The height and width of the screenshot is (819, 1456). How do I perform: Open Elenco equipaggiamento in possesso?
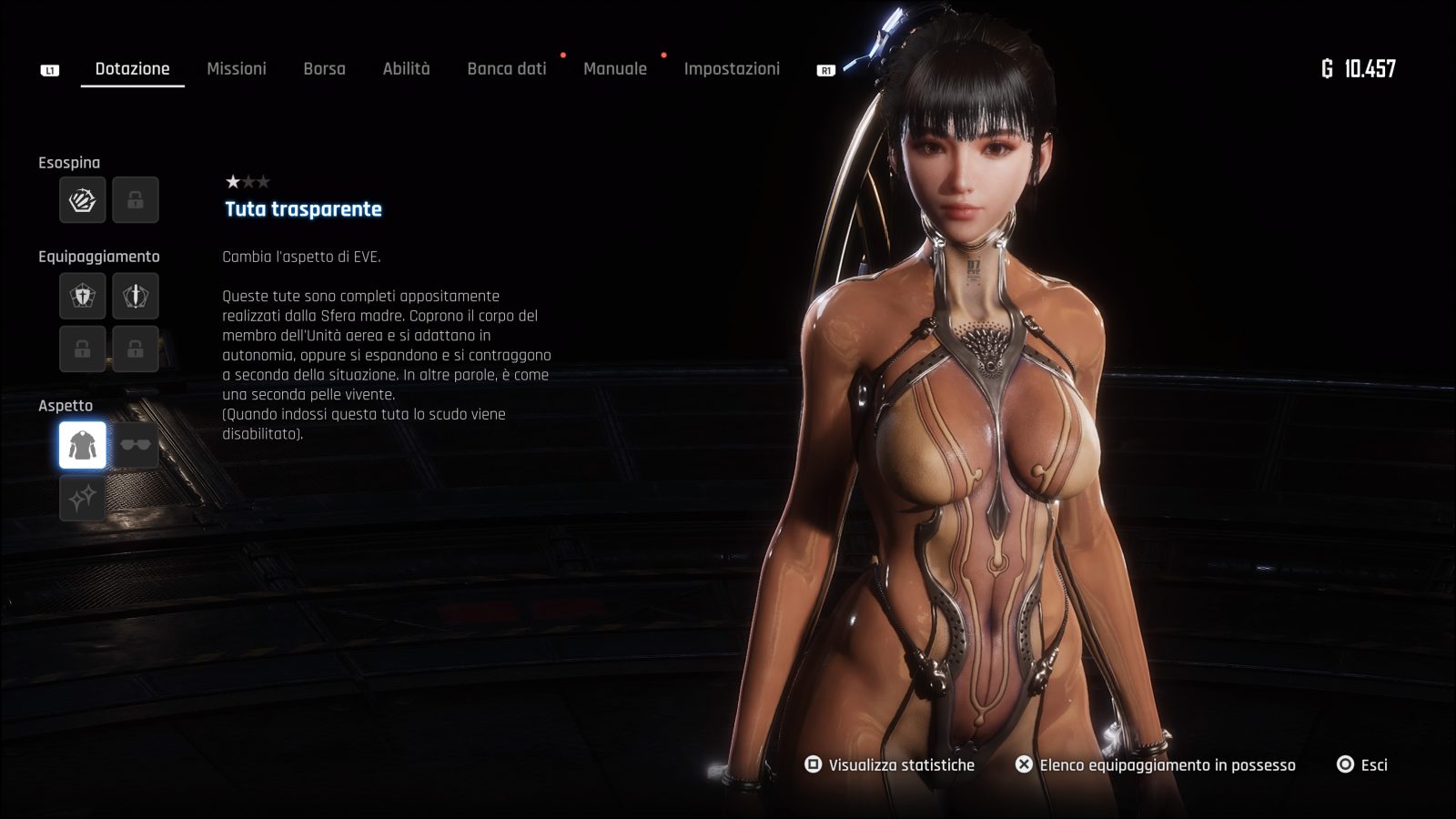[1156, 765]
